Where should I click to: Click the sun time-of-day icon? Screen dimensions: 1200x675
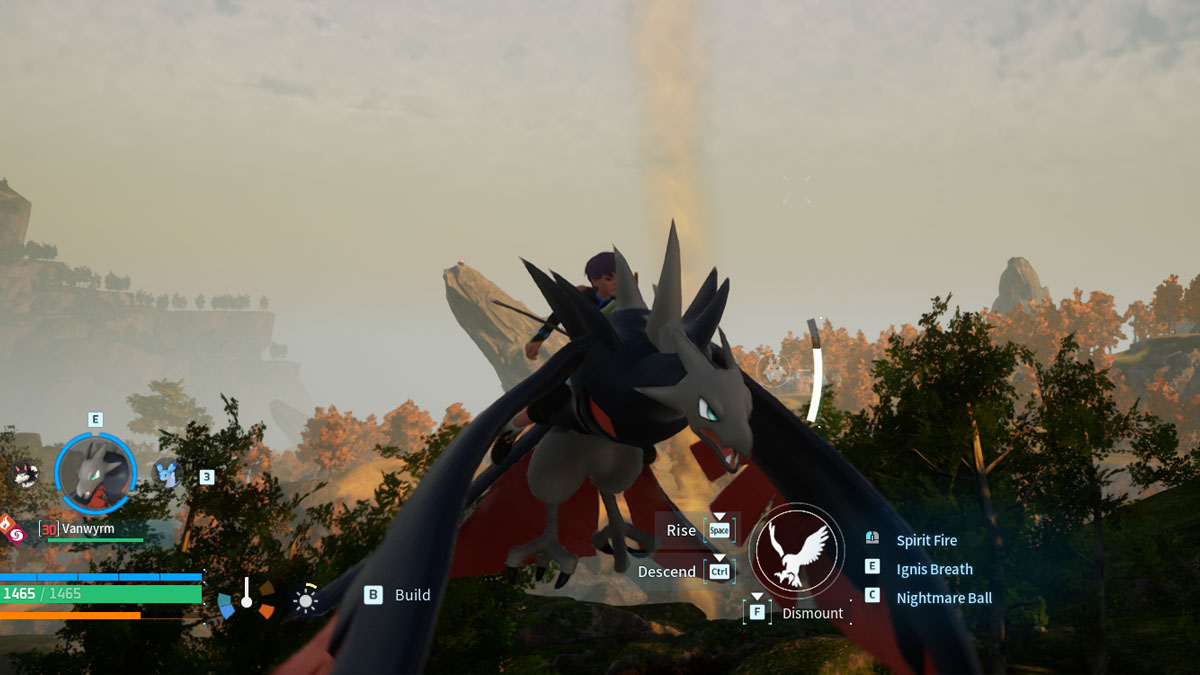click(304, 599)
